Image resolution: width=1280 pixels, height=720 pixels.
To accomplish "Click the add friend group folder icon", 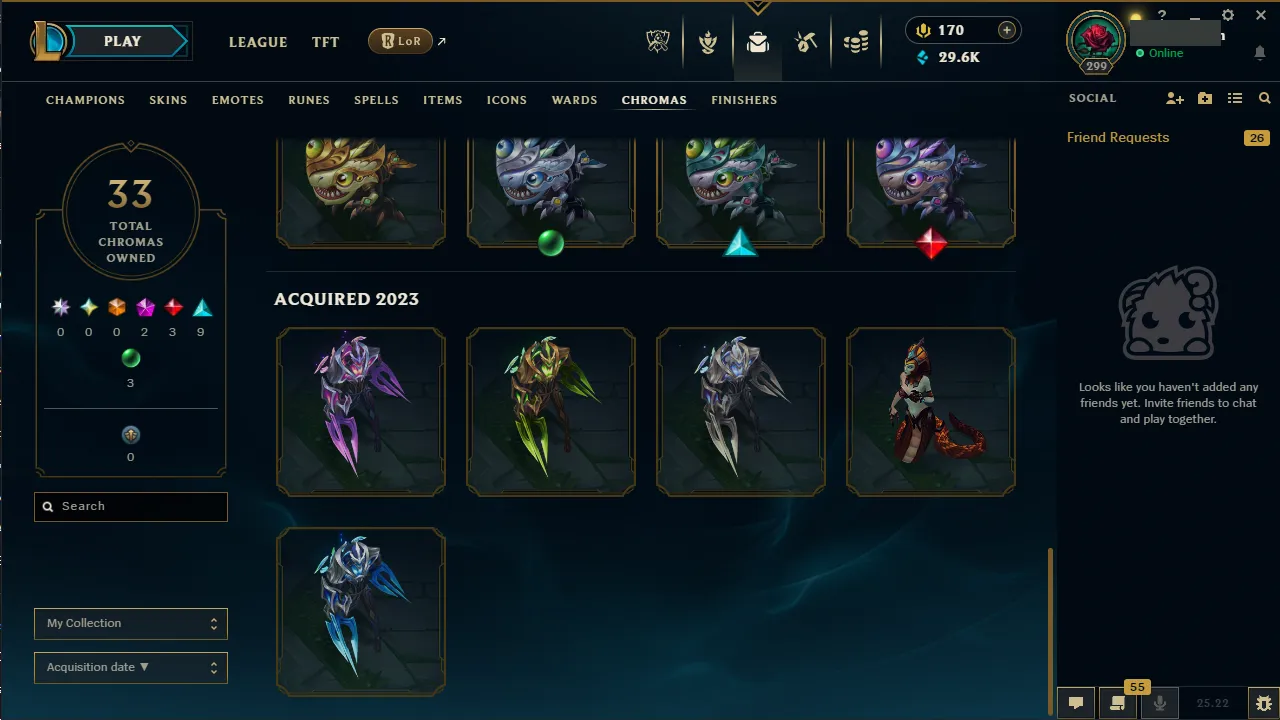I will [1205, 98].
